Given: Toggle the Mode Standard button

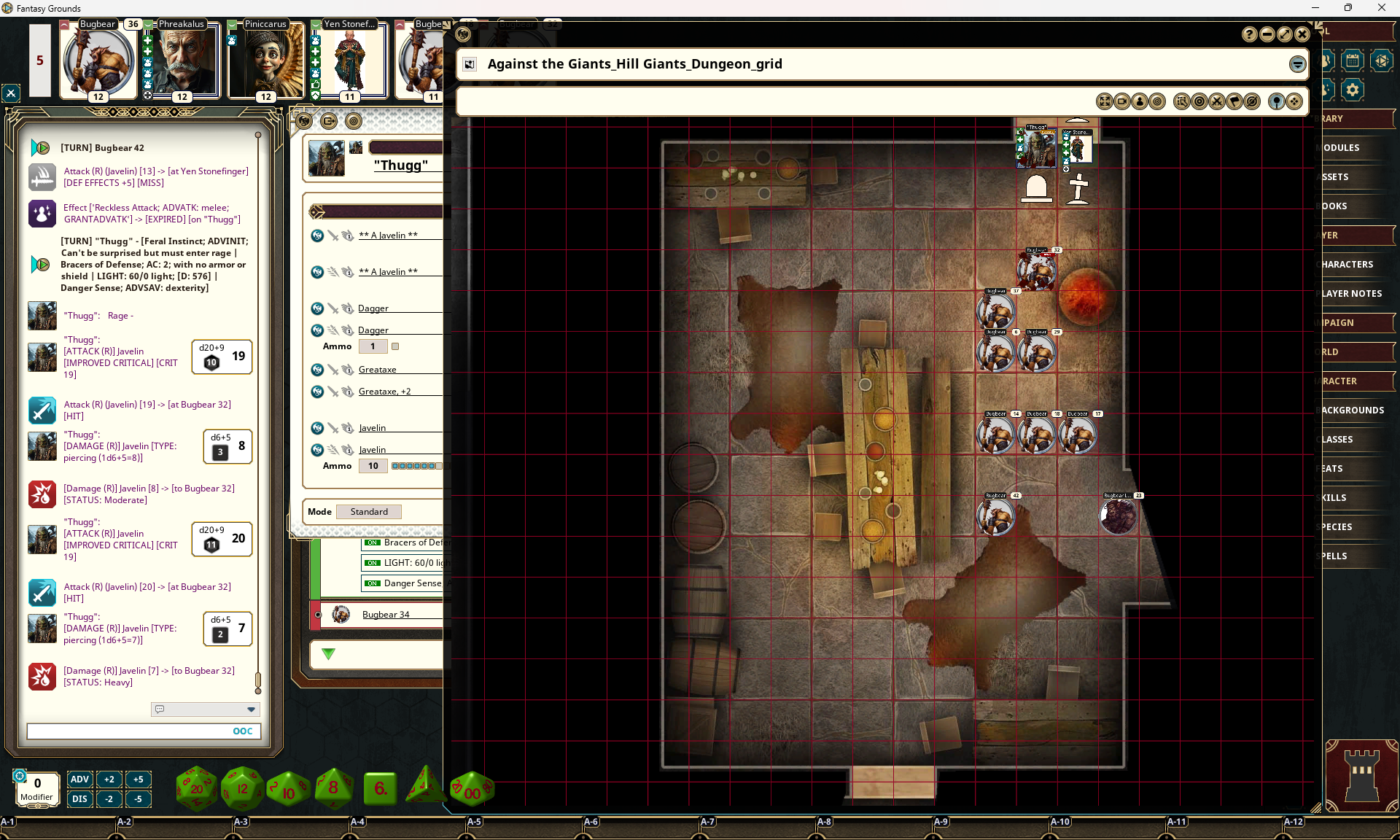Looking at the screenshot, I should point(369,512).
